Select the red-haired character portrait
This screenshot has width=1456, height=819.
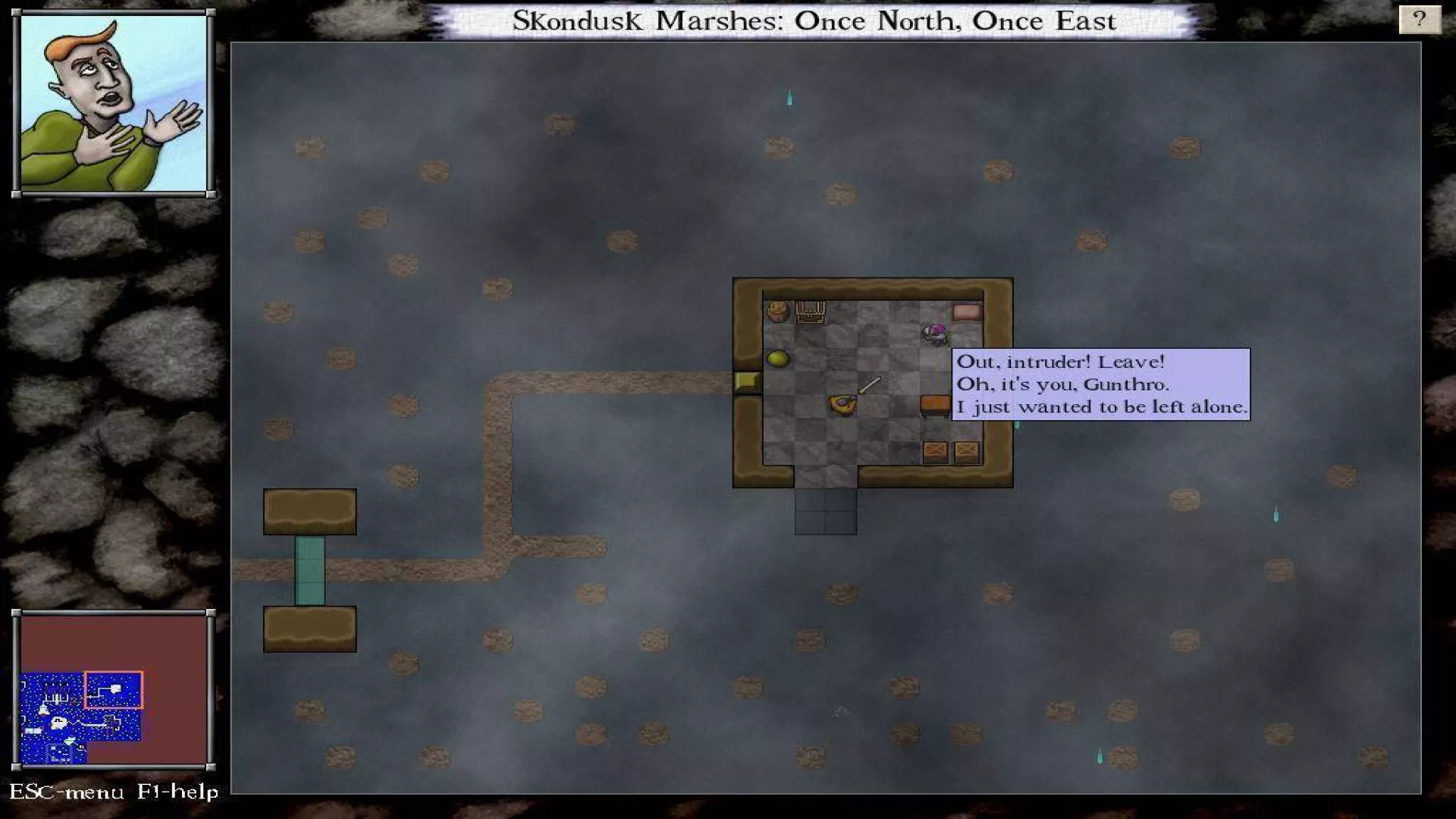click(x=114, y=103)
